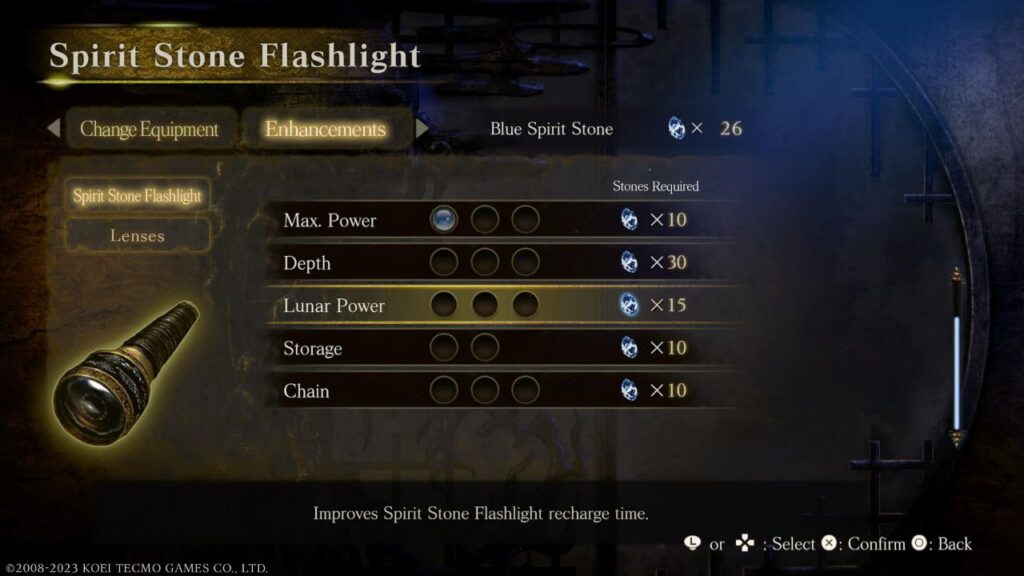Click the right arrow after Enhancements
Viewport: 1024px width, 576px height.
[422, 129]
